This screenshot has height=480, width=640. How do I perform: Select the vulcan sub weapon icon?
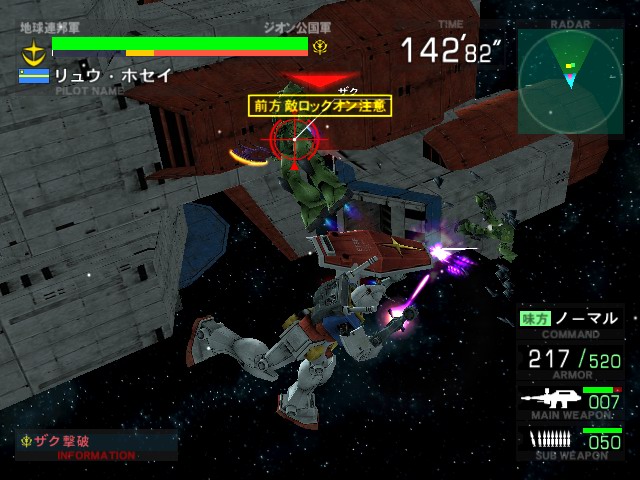(551, 439)
